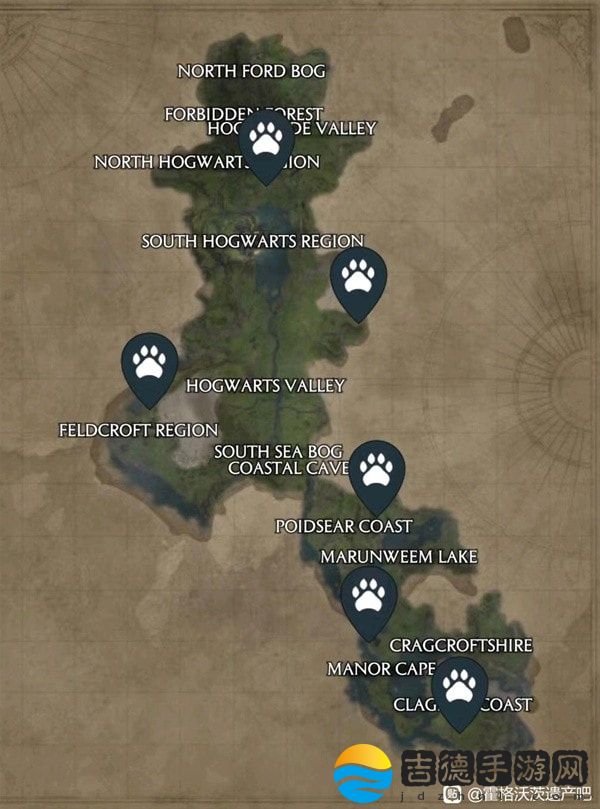
Task: Click the Manor Cape region label
Action: point(380,668)
